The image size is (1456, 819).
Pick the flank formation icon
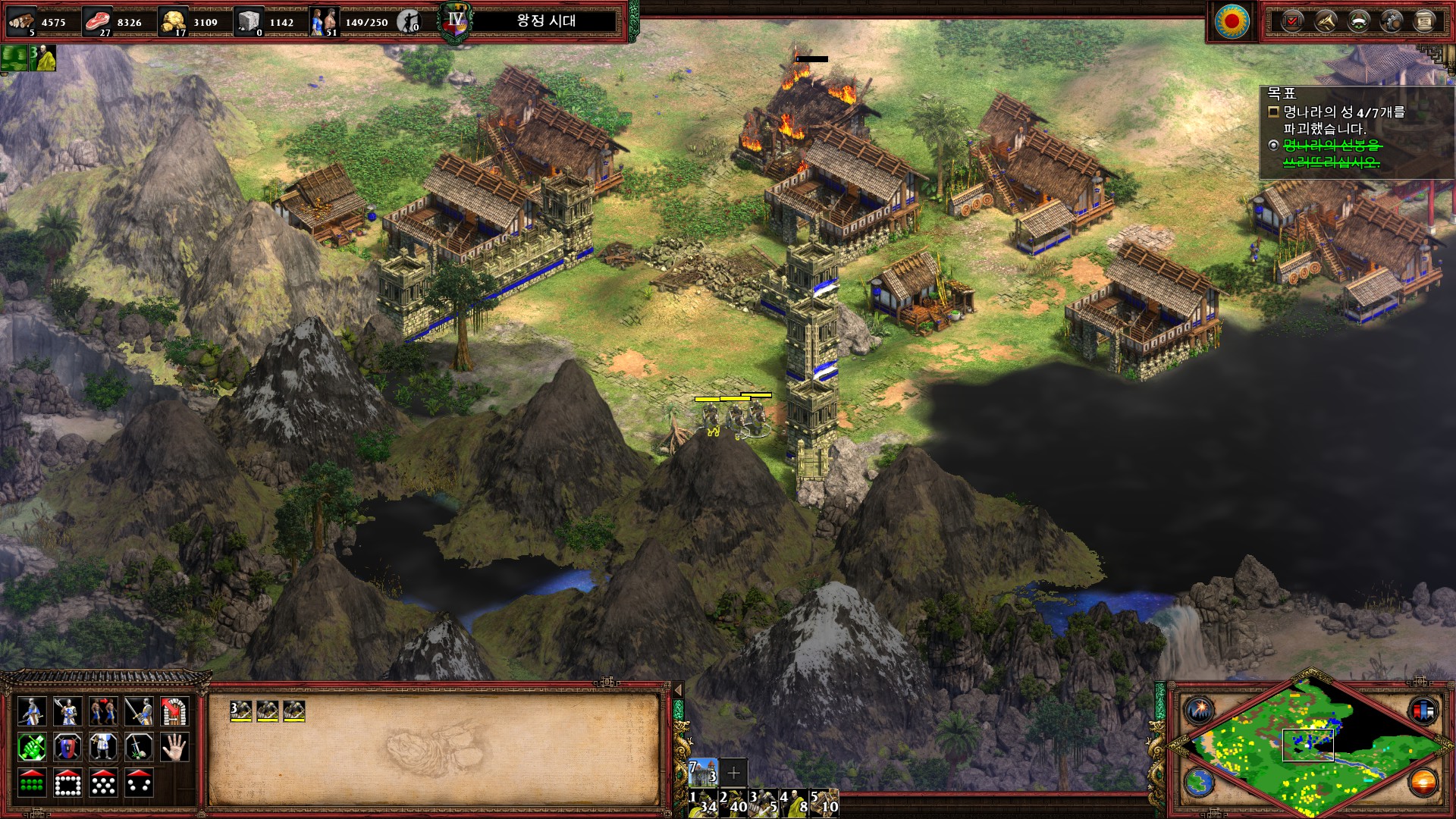click(139, 783)
